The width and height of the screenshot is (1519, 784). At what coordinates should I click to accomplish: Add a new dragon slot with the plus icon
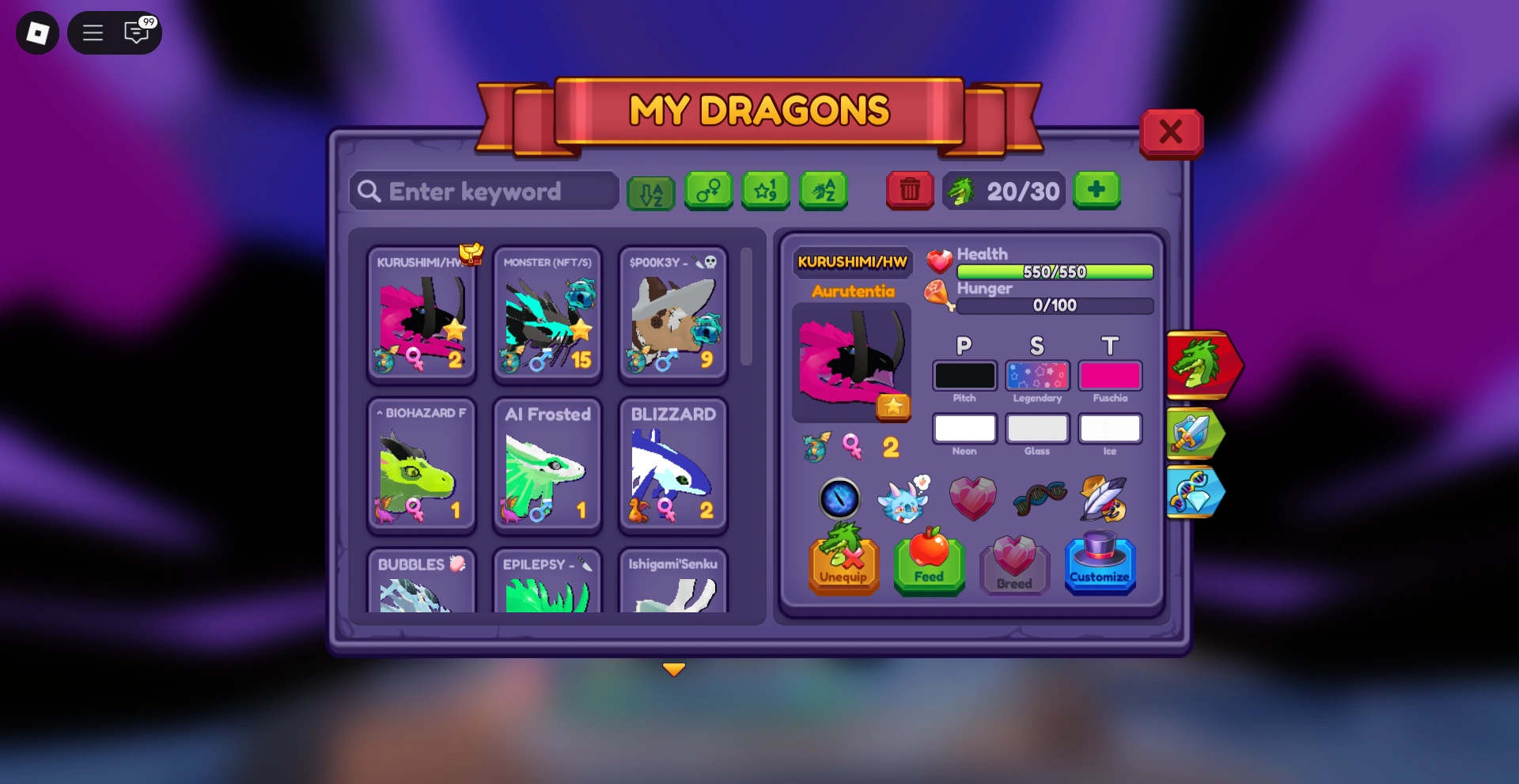click(1097, 191)
